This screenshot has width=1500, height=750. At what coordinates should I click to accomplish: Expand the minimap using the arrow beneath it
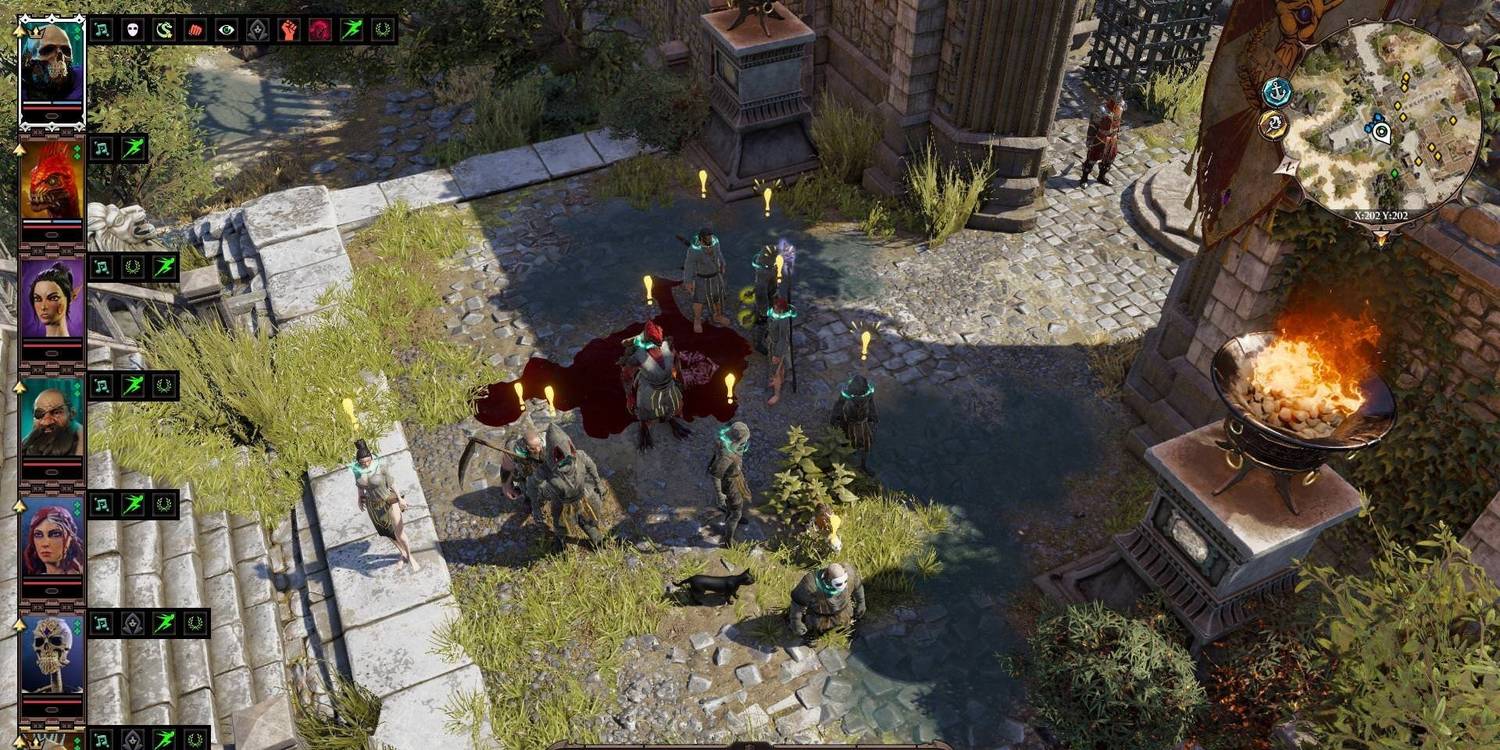(x=1381, y=235)
